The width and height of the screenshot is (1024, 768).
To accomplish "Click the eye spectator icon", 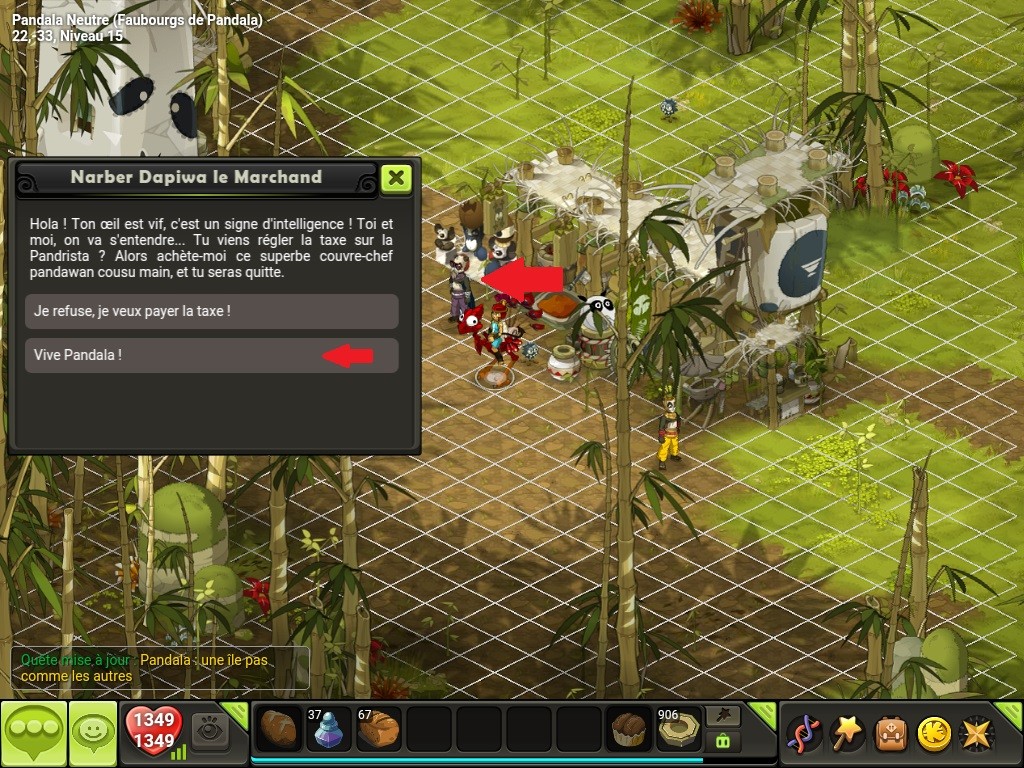I will coord(210,731).
